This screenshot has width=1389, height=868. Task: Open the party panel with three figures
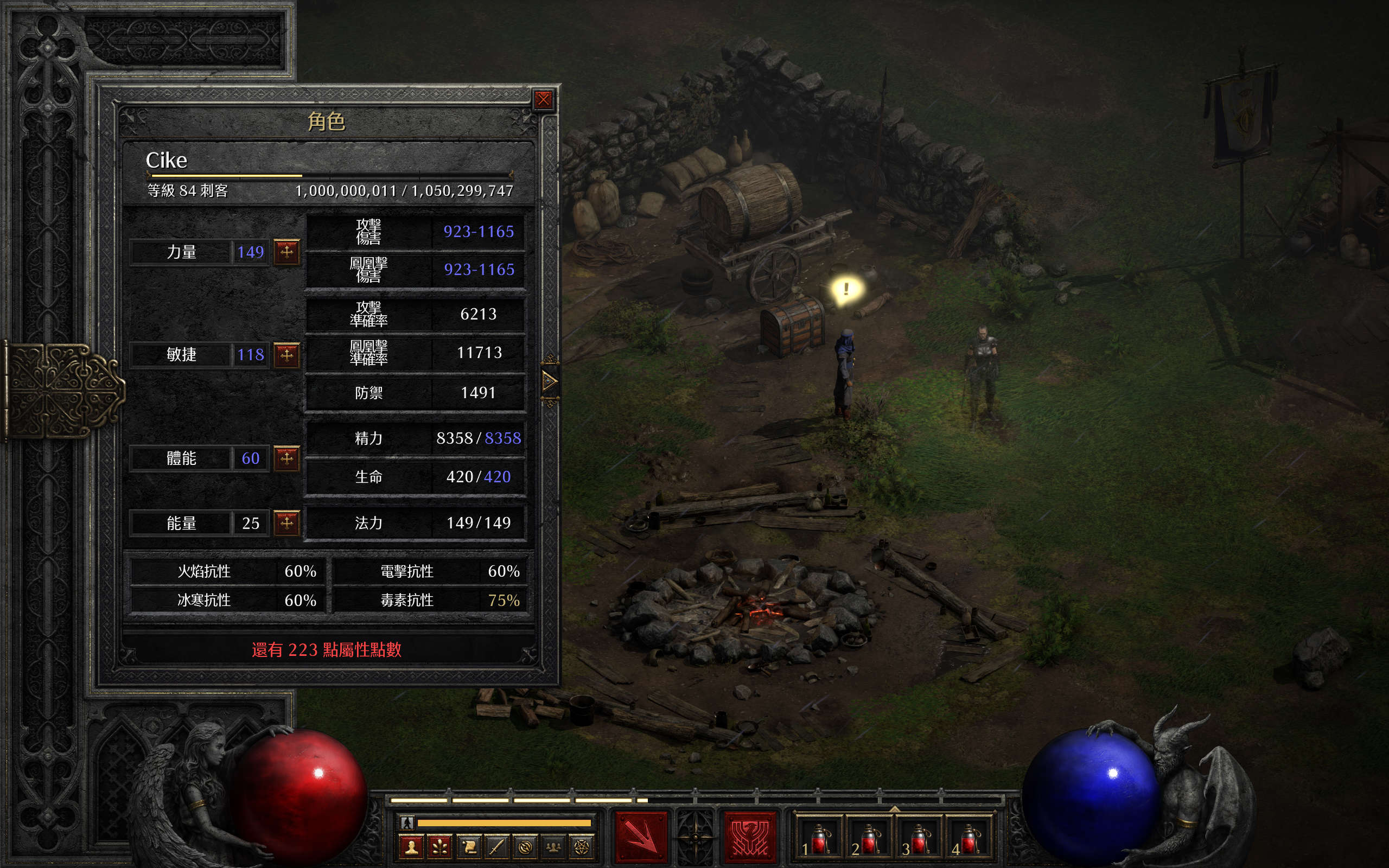(553, 847)
